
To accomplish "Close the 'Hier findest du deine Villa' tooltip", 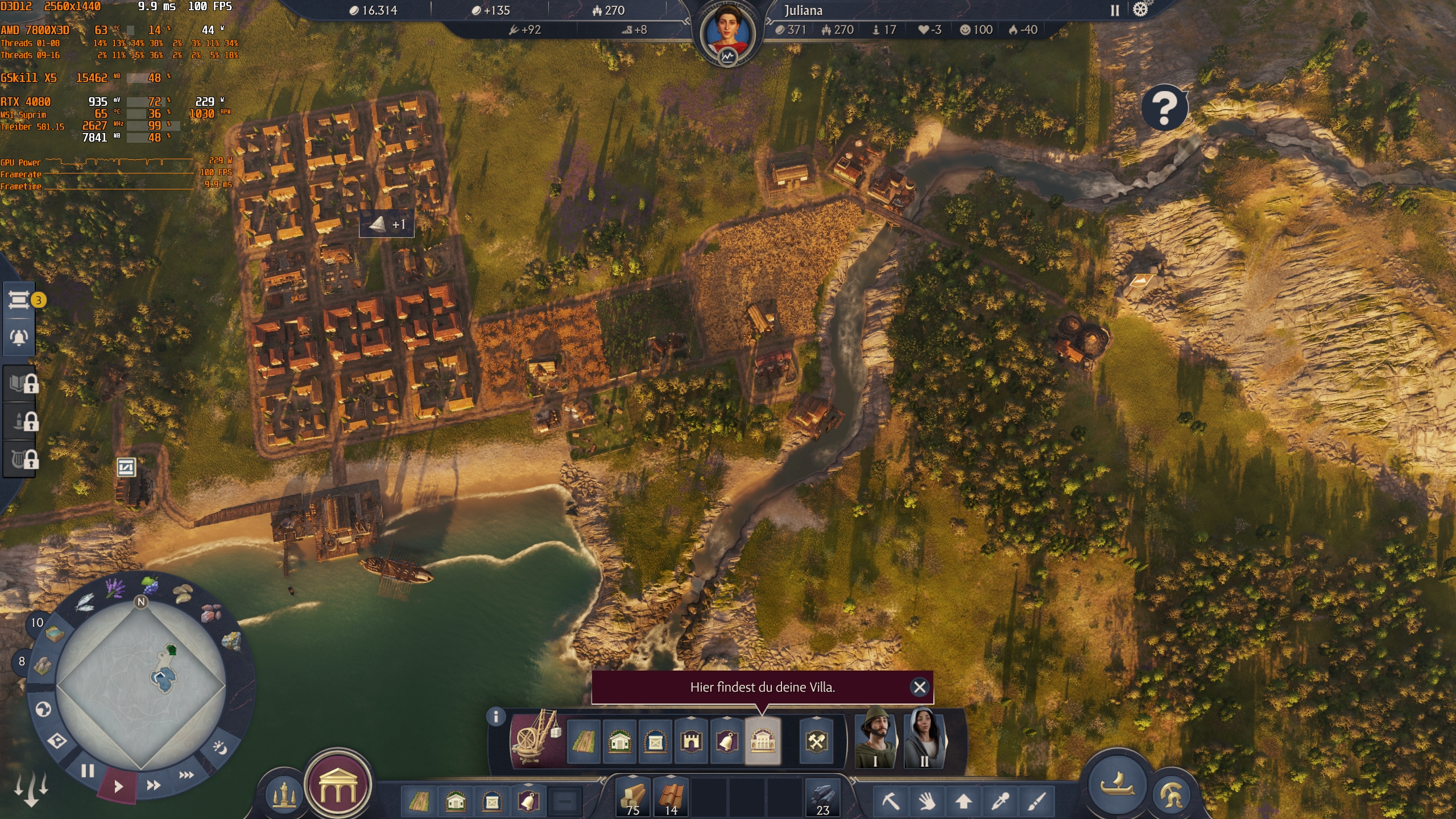I will coord(919,687).
